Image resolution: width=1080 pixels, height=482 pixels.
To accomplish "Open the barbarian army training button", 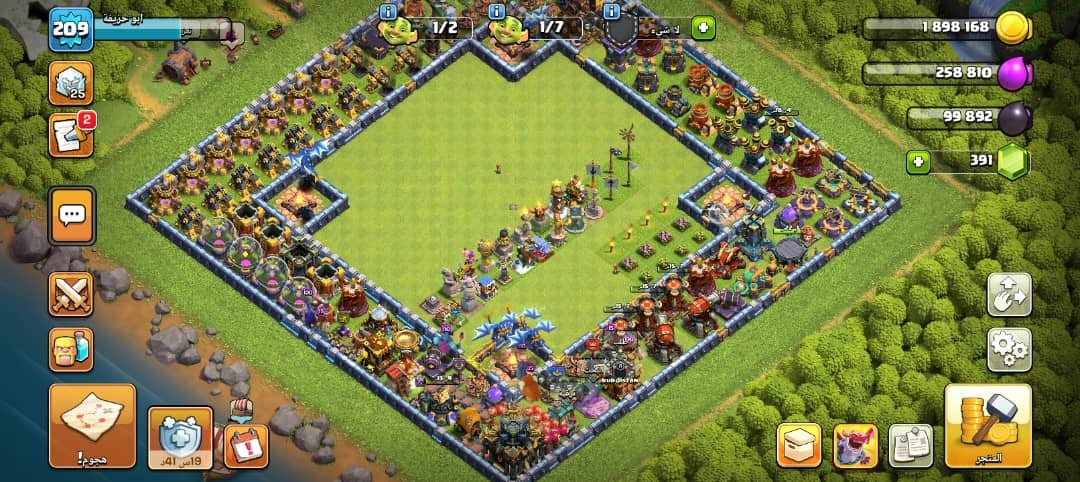I will tap(71, 350).
